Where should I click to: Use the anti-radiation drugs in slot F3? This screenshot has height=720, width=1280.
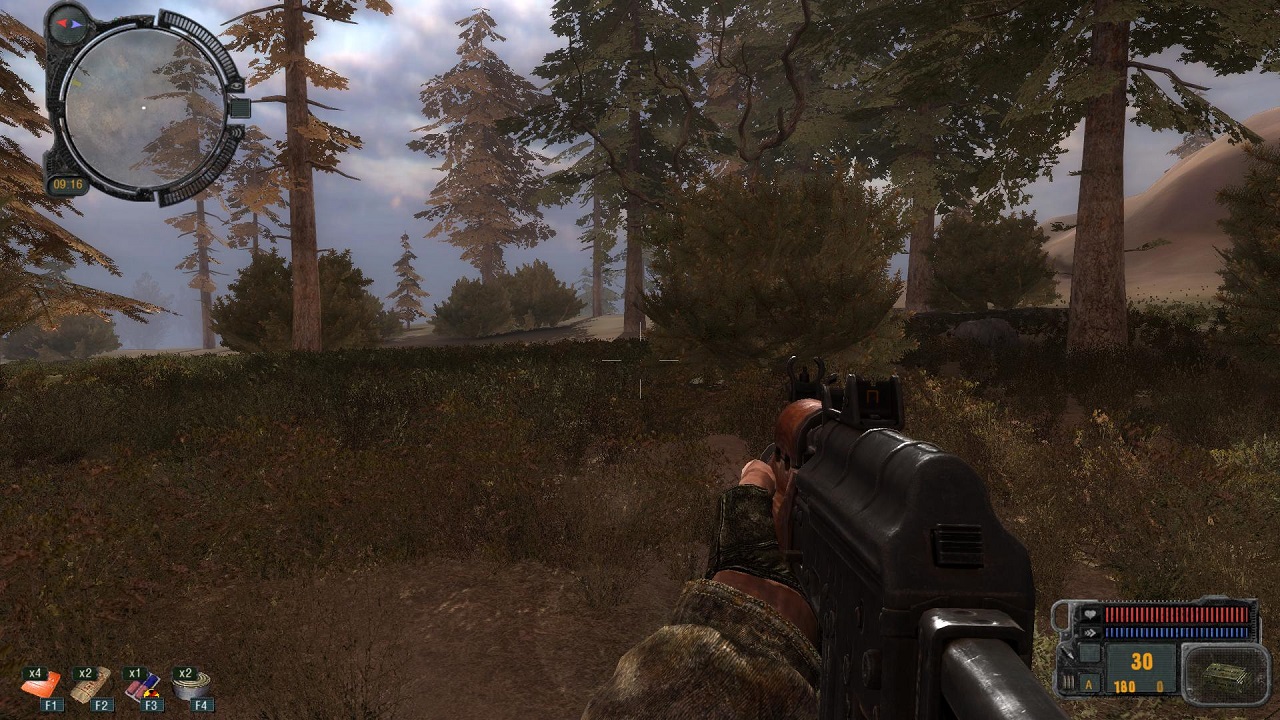(x=142, y=685)
